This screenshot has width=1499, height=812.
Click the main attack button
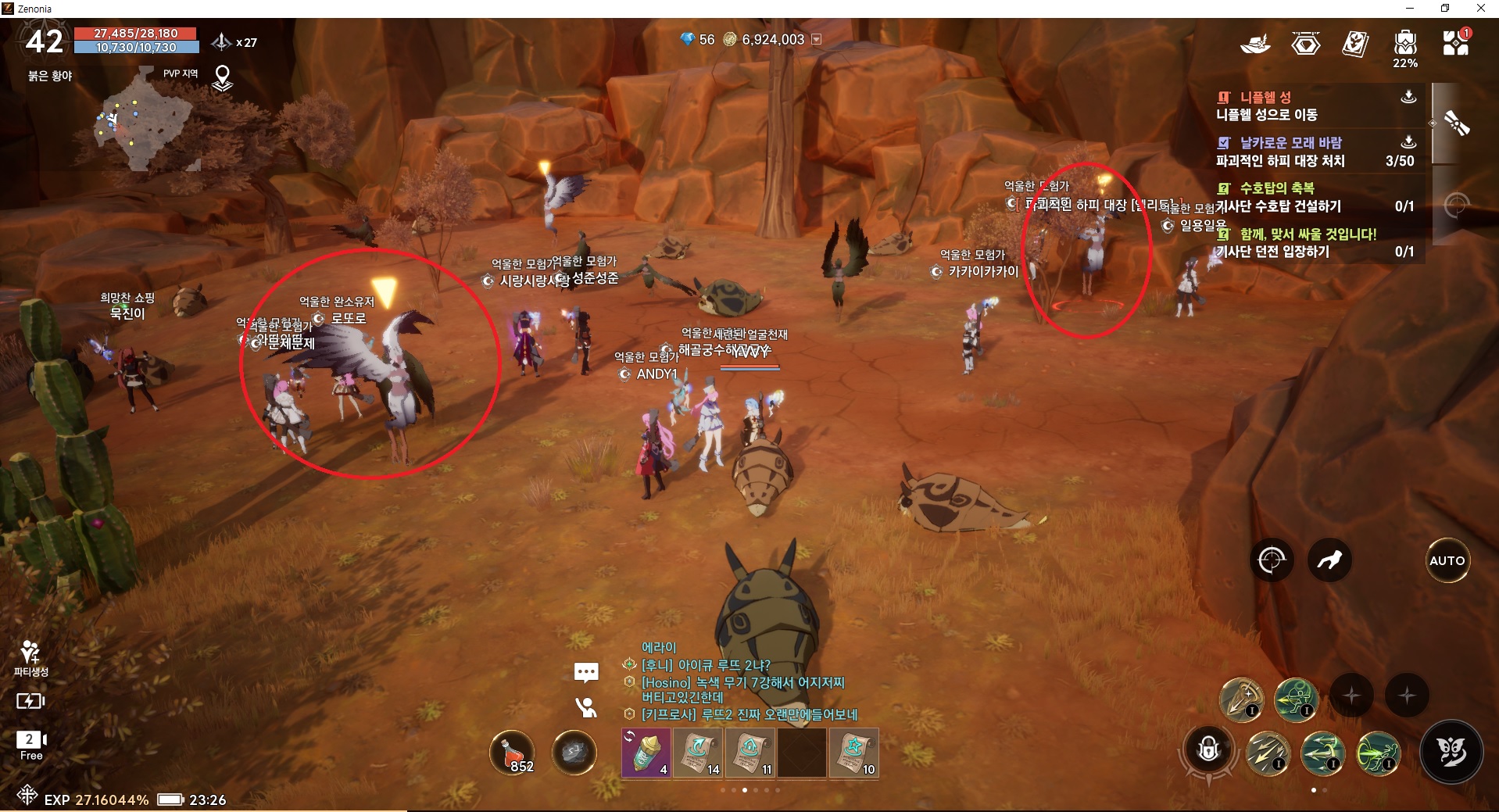pyautogui.click(x=1451, y=752)
